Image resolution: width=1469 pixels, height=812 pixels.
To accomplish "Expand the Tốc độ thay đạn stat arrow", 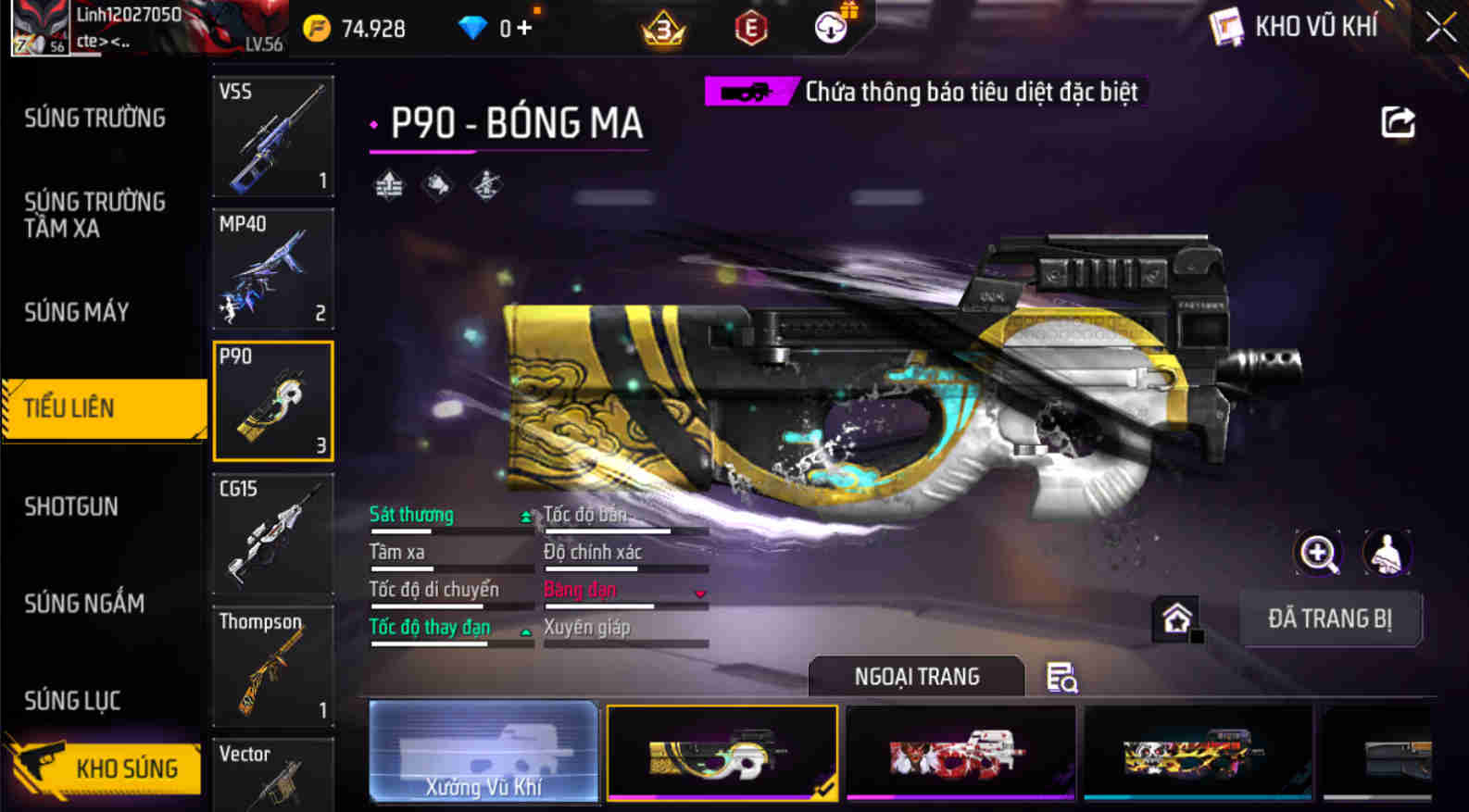I will pyautogui.click(x=526, y=633).
